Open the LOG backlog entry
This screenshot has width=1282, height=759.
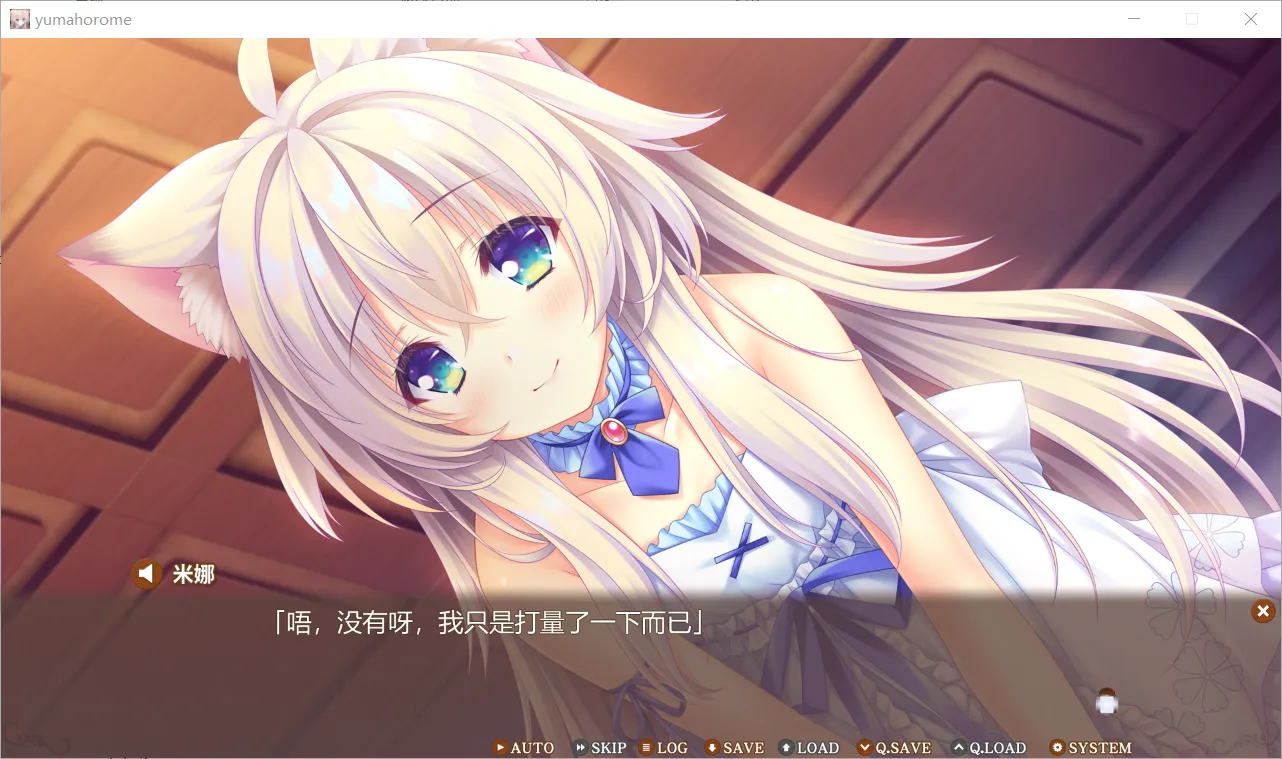pos(670,747)
